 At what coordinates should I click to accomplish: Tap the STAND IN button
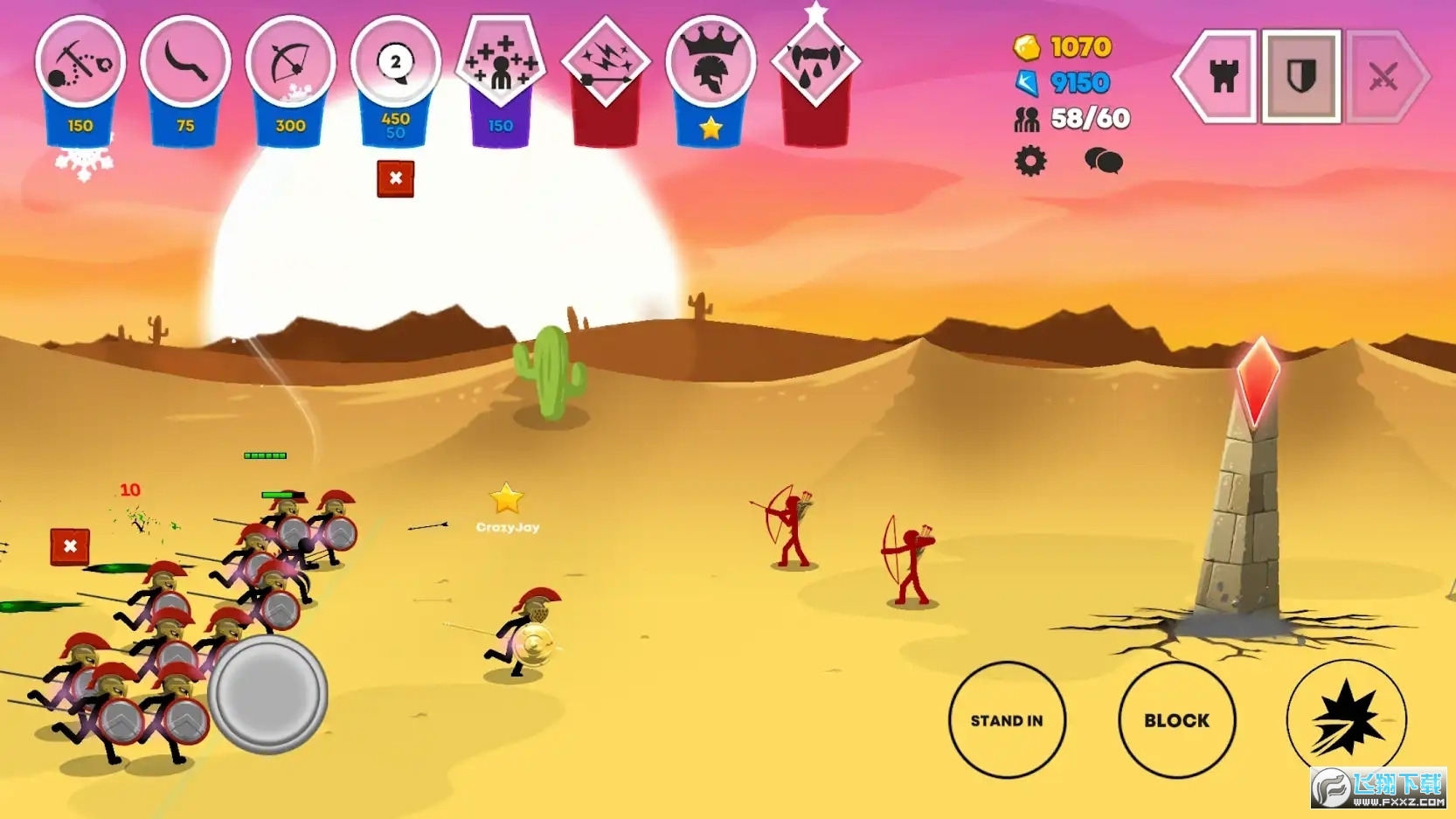1007,720
